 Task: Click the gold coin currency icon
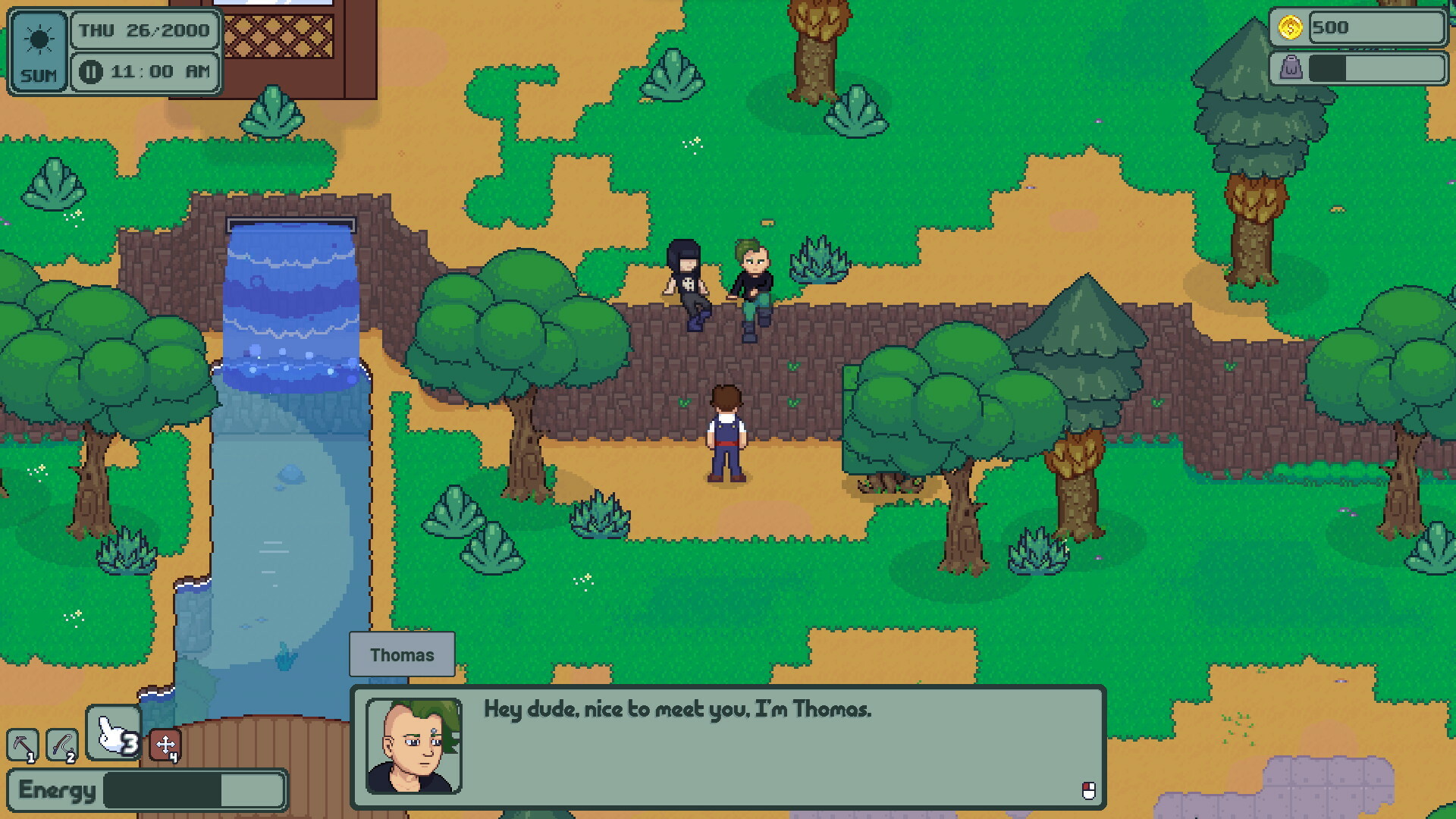[x=1288, y=27]
